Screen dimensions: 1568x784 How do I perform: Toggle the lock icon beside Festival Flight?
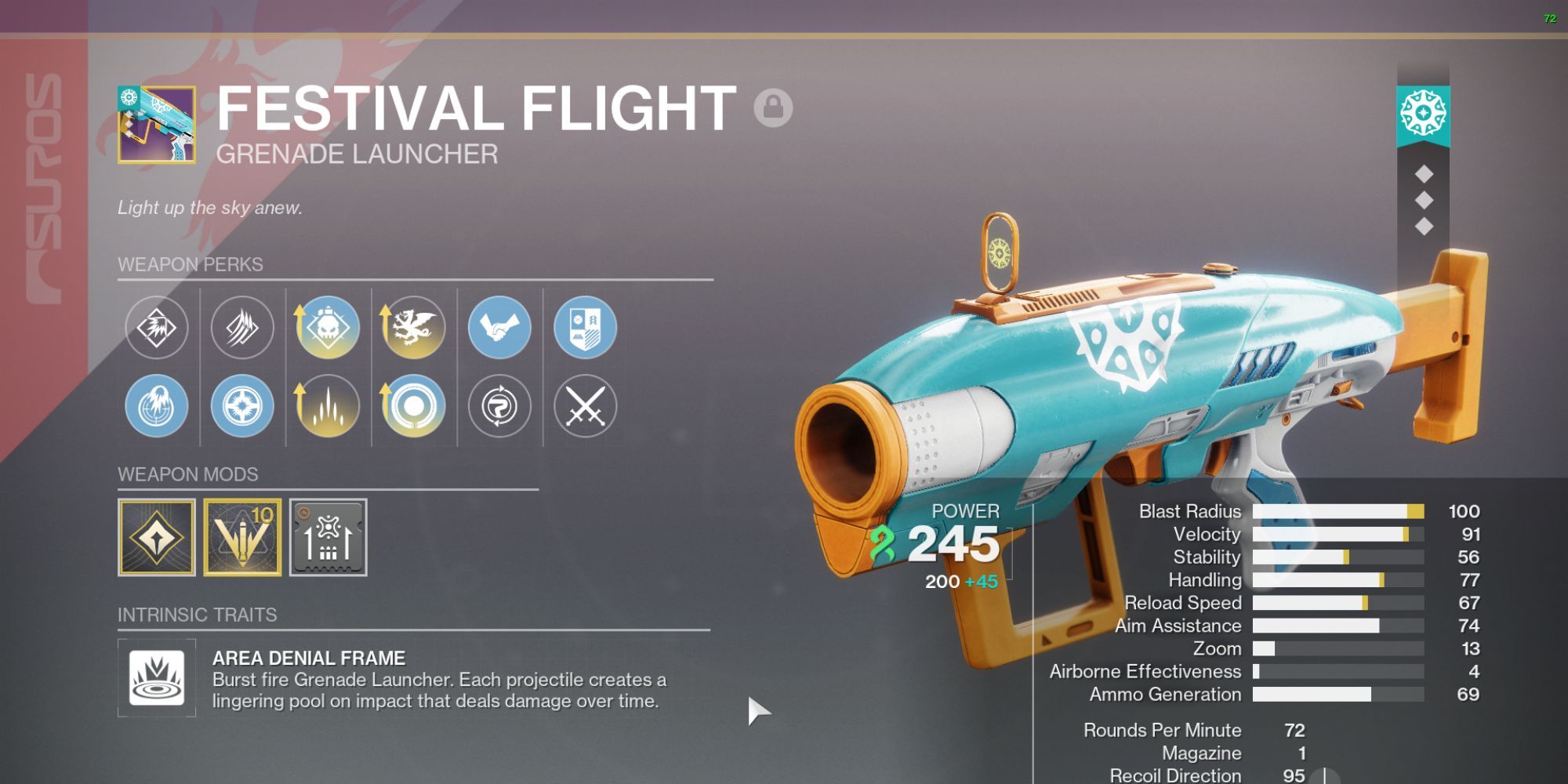coord(773,107)
